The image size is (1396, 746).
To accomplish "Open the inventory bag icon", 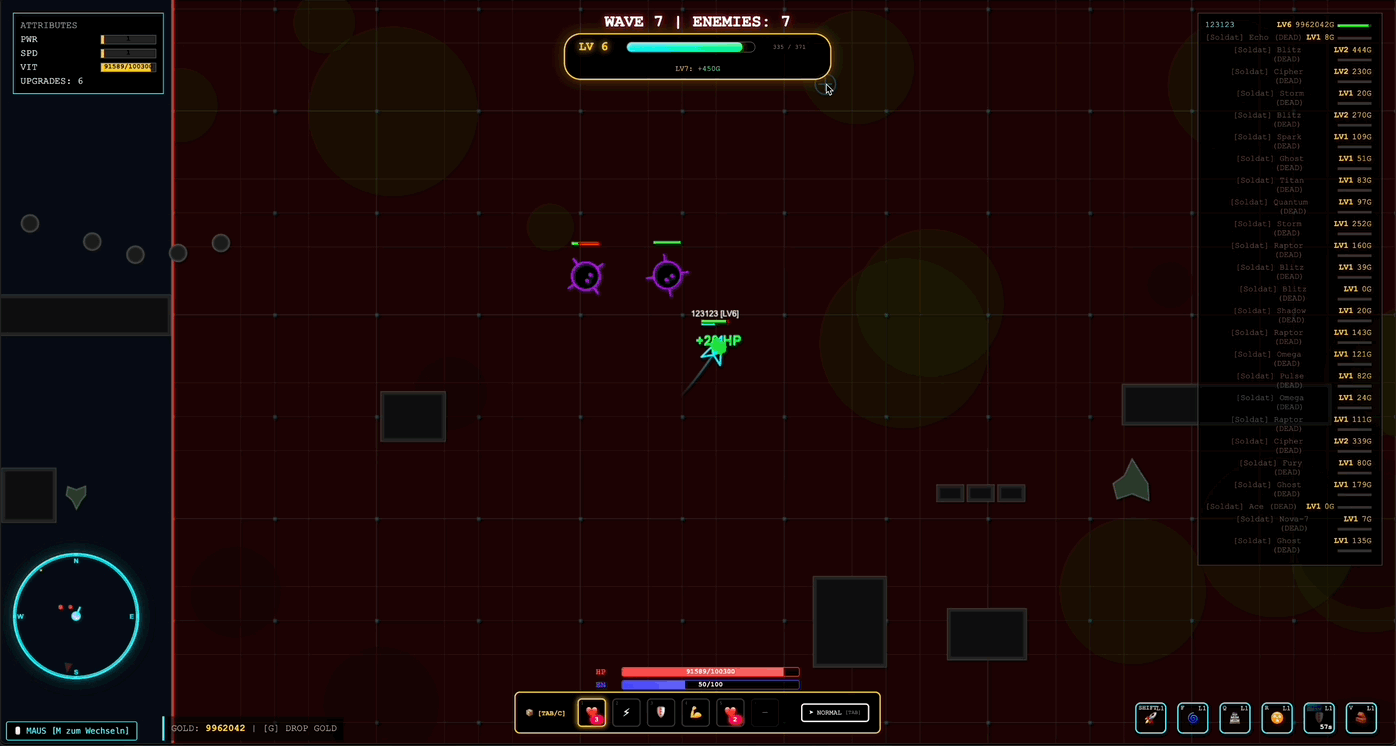I will point(529,712).
